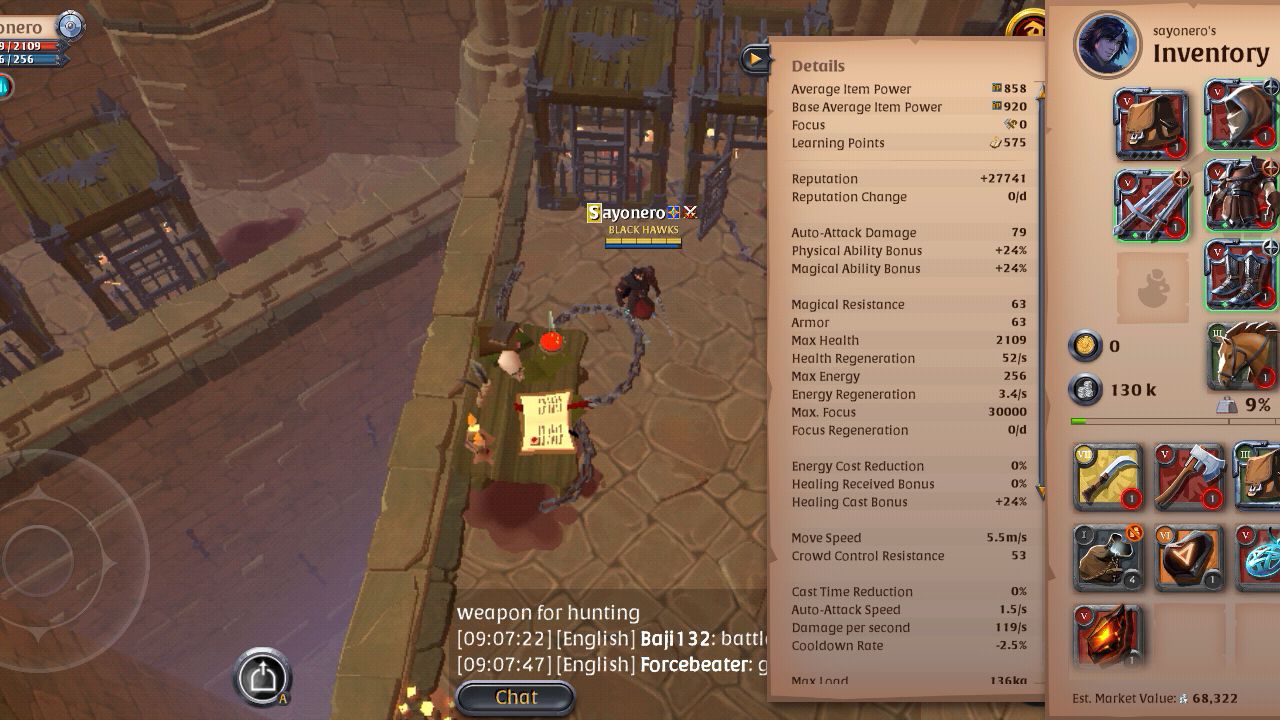
Task: Select the blue amulet item in inventory
Action: [x=1260, y=556]
